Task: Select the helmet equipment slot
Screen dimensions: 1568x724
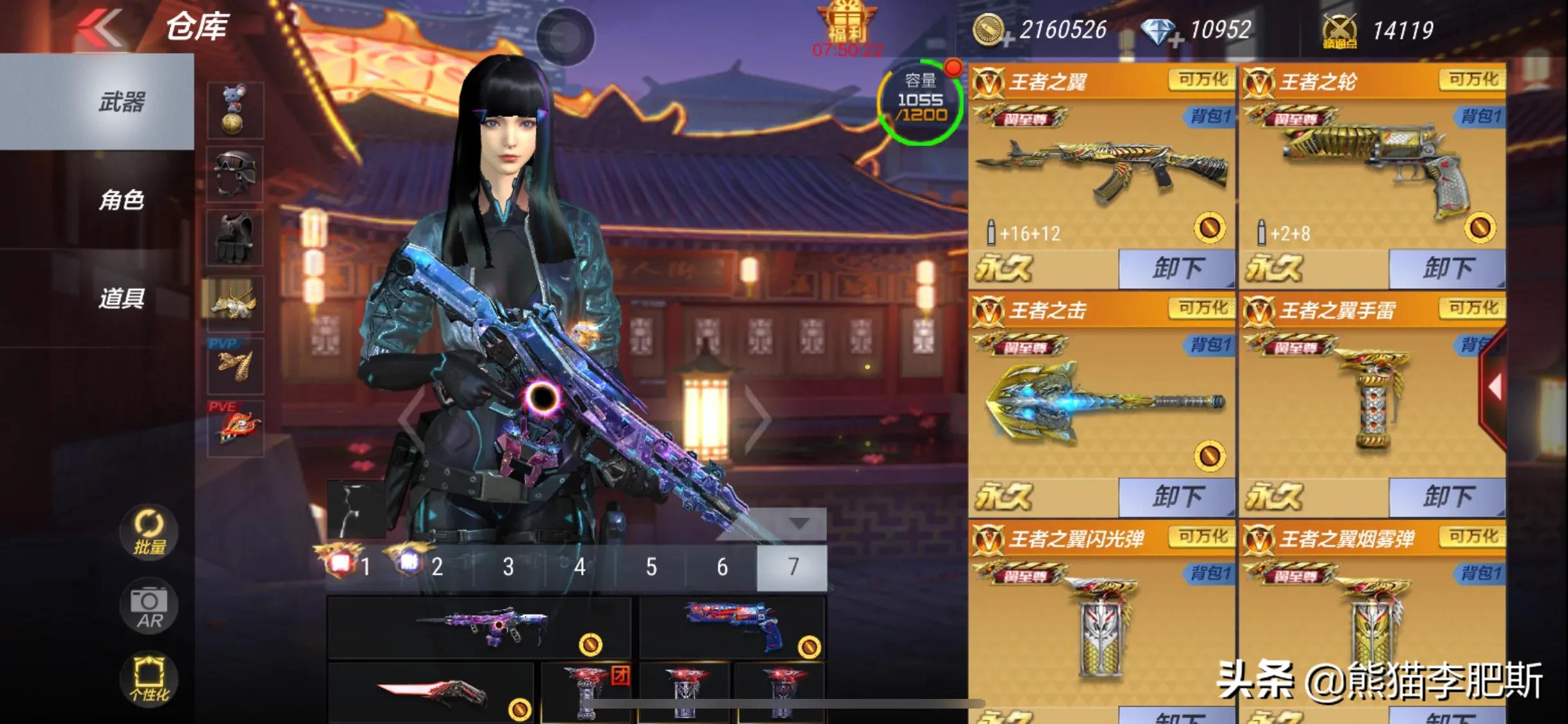Action: [x=235, y=174]
